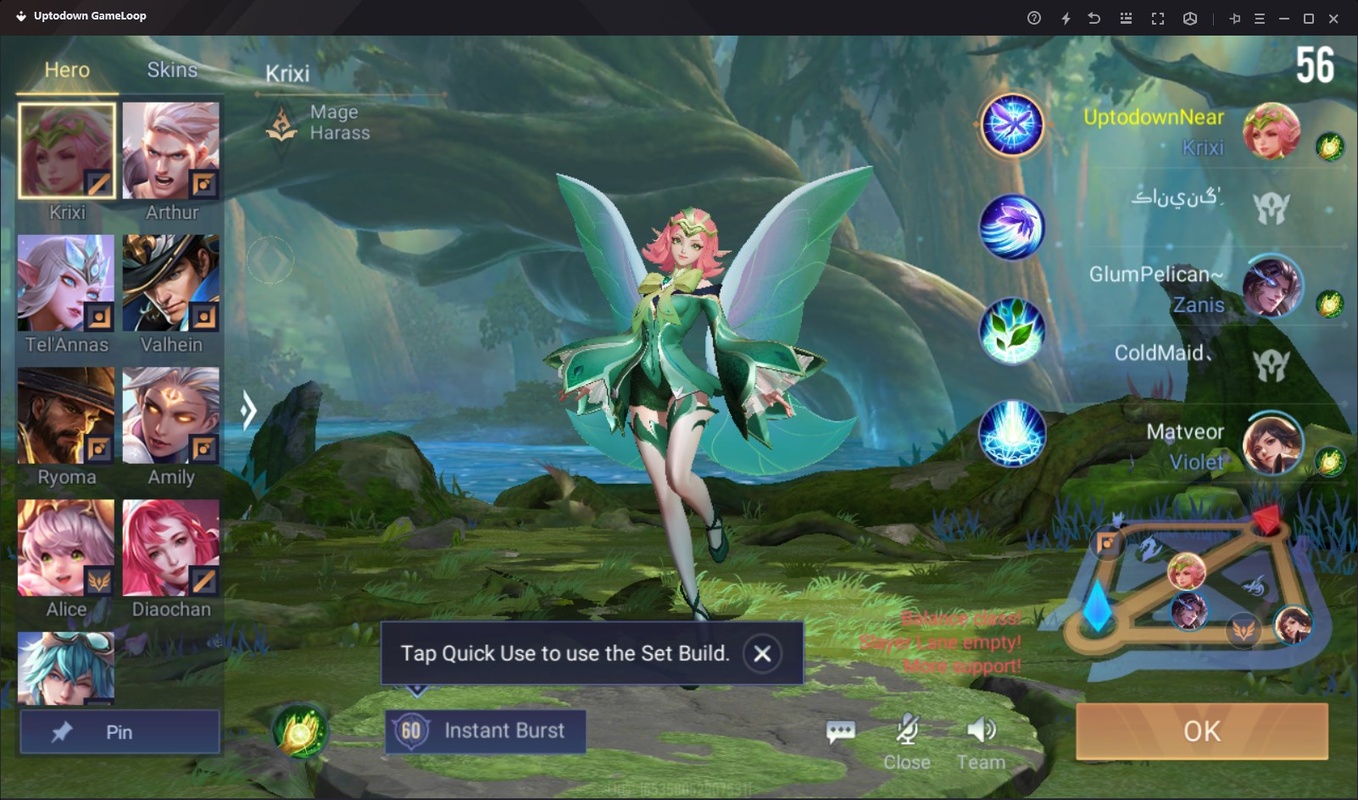This screenshot has height=800, width=1358.
Task: Toggle the microphone Close button
Action: (x=907, y=741)
